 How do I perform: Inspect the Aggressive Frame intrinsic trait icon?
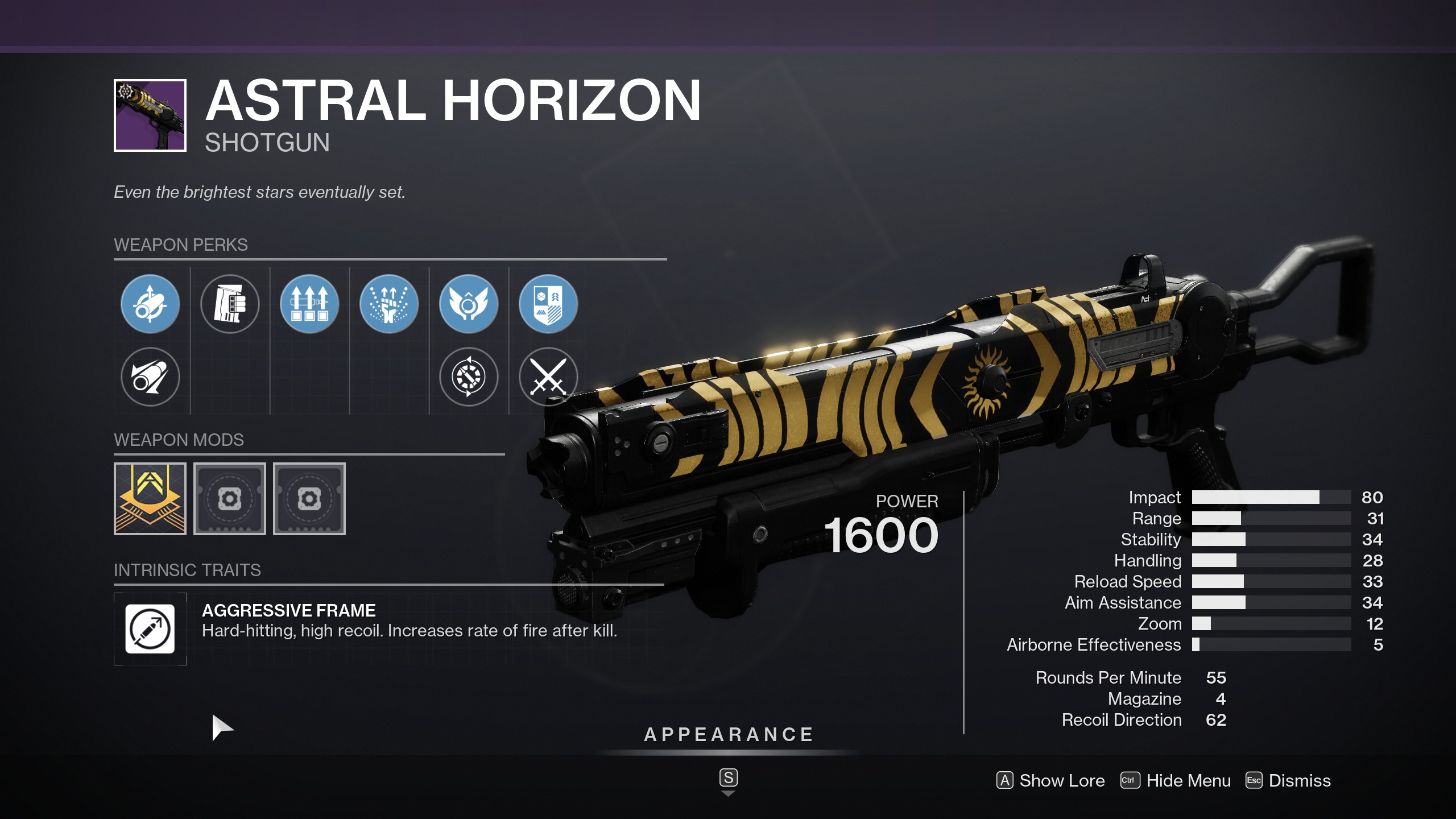[150, 629]
